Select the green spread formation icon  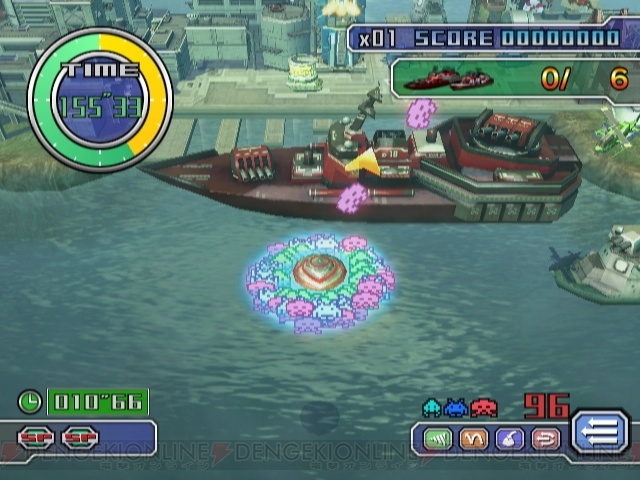(439, 437)
